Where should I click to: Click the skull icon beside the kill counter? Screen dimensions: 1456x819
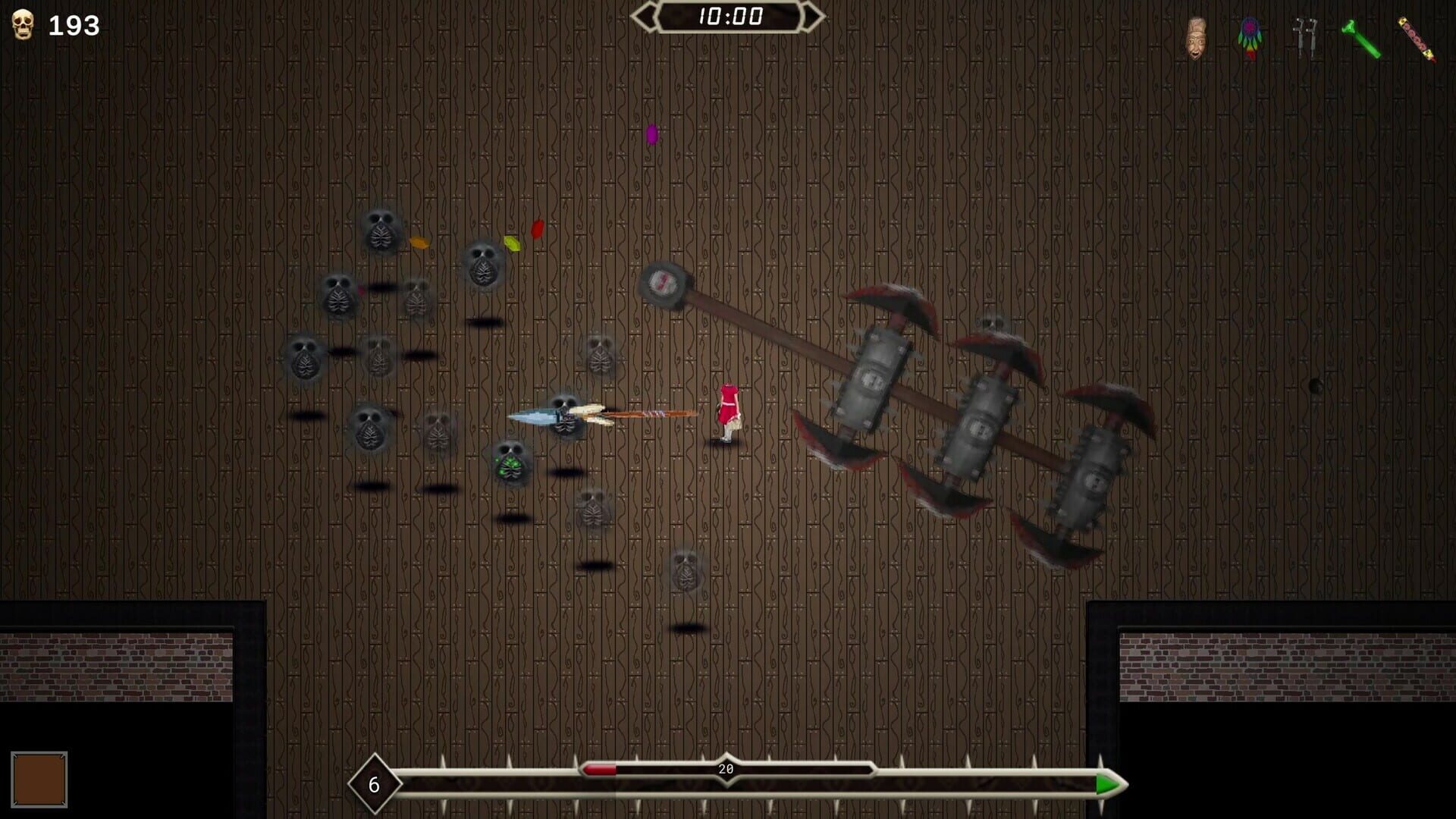coord(22,23)
